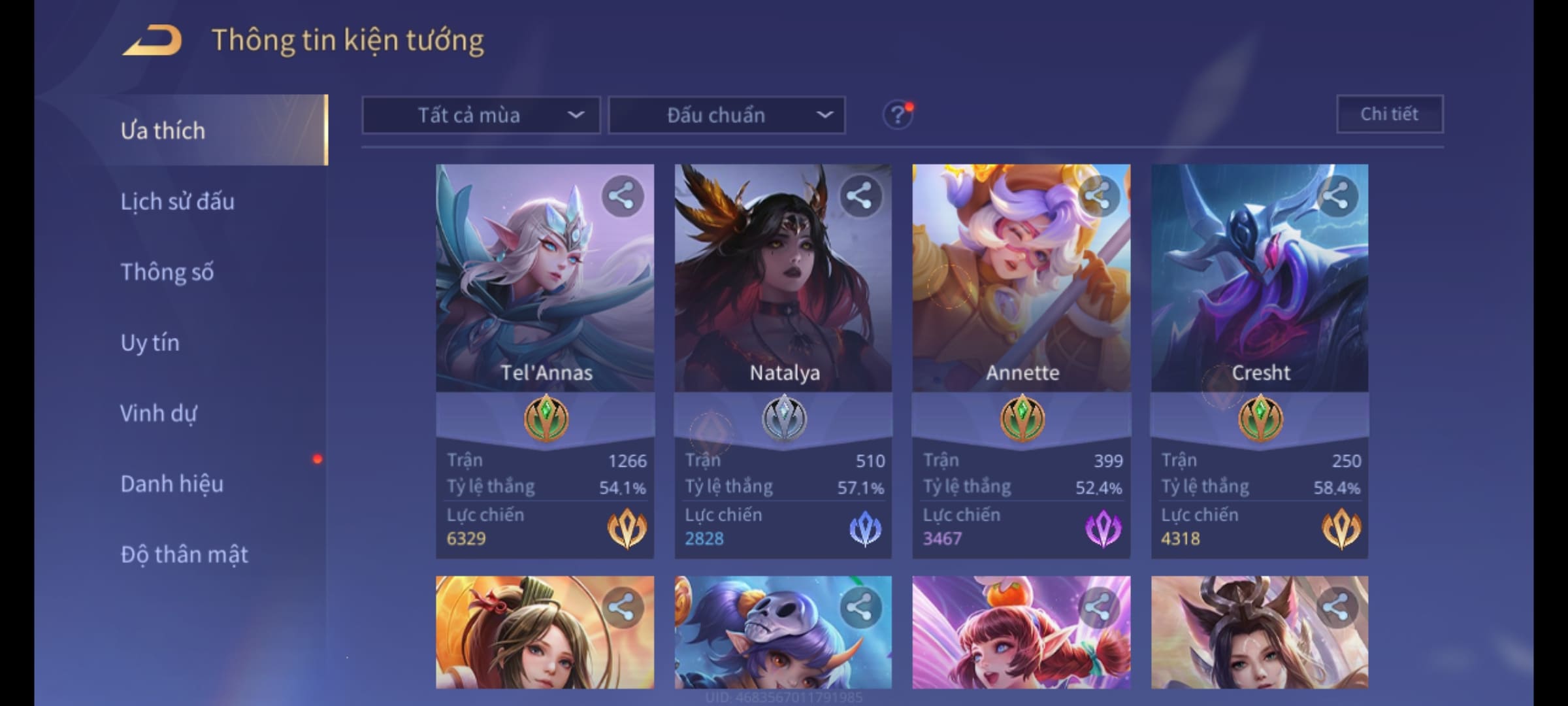This screenshot has height=706, width=1568.
Task: Open the Đấu chuẩn match type dropdown
Action: tap(727, 116)
